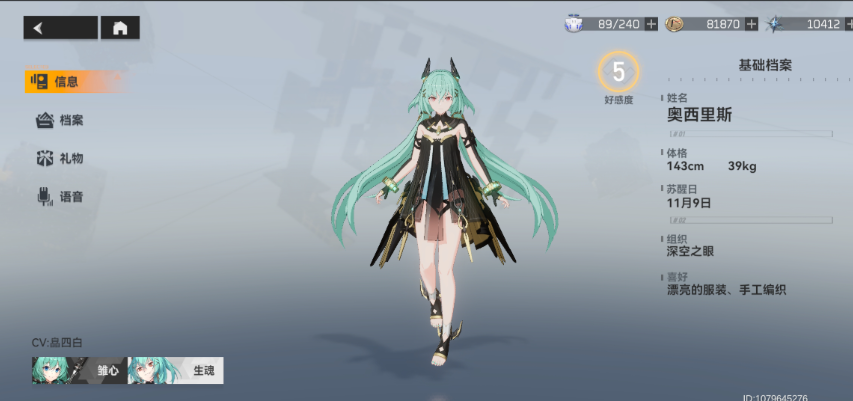Image resolution: width=853 pixels, height=401 pixels.
Task: Switch to the 生魂 character form
Action: pos(175,370)
